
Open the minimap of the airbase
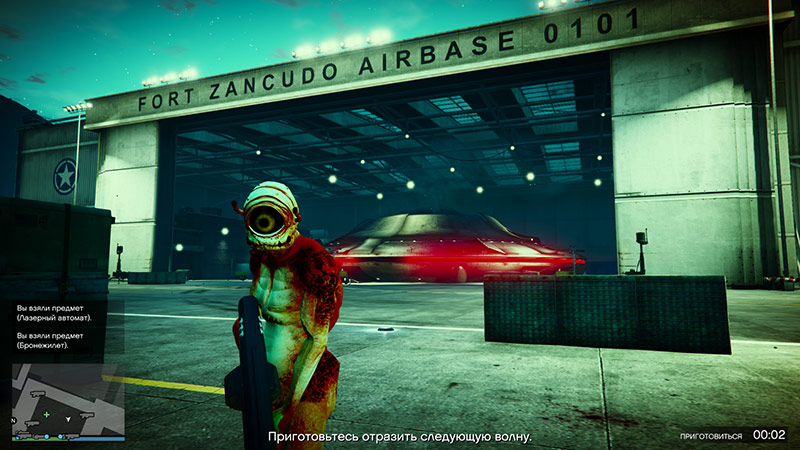[x=69, y=398]
